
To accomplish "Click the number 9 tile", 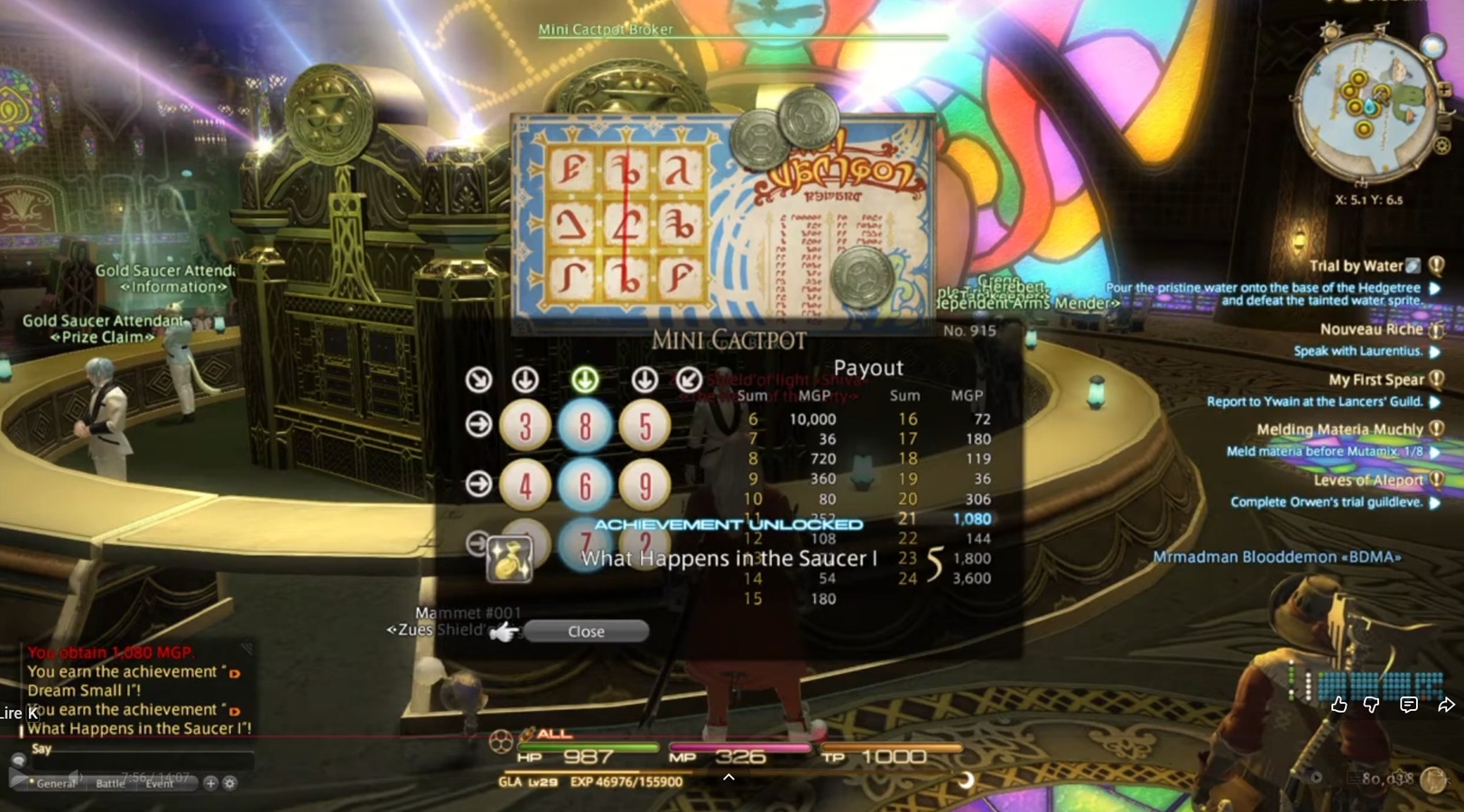I will click(644, 485).
